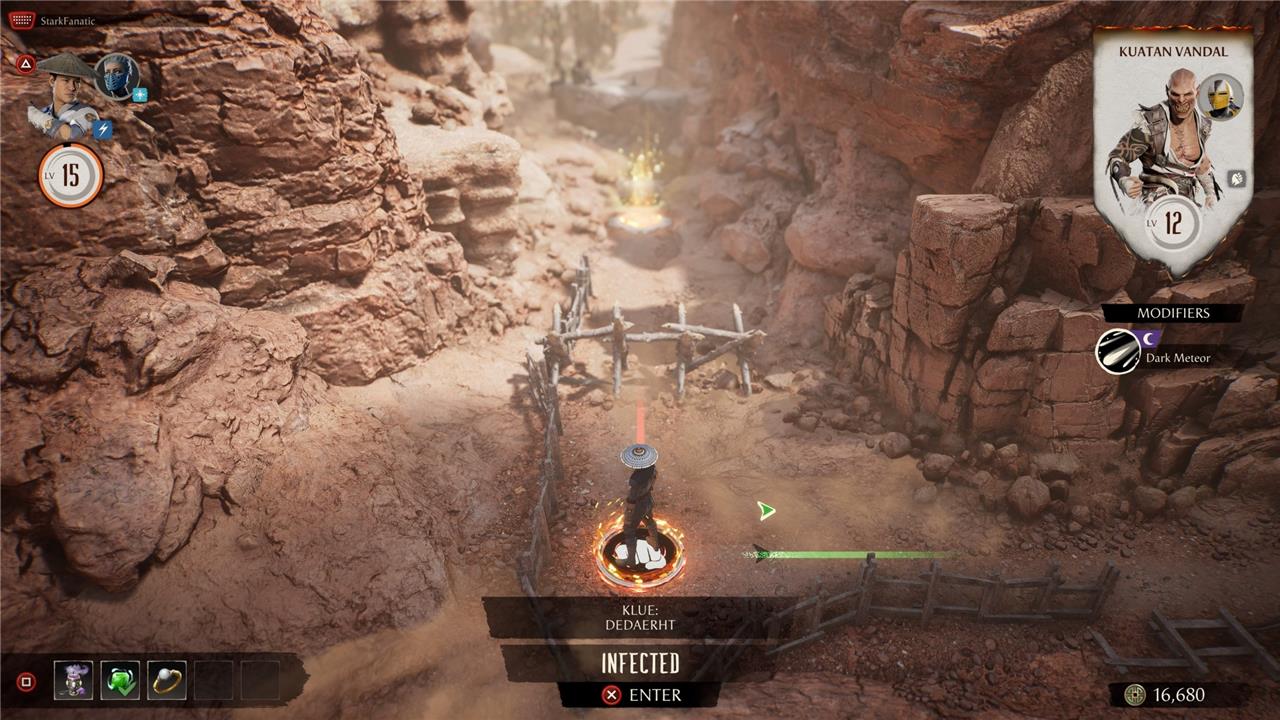Select the blue-masked Kameo partner portrait
Image resolution: width=1280 pixels, height=720 pixels.
point(117,76)
